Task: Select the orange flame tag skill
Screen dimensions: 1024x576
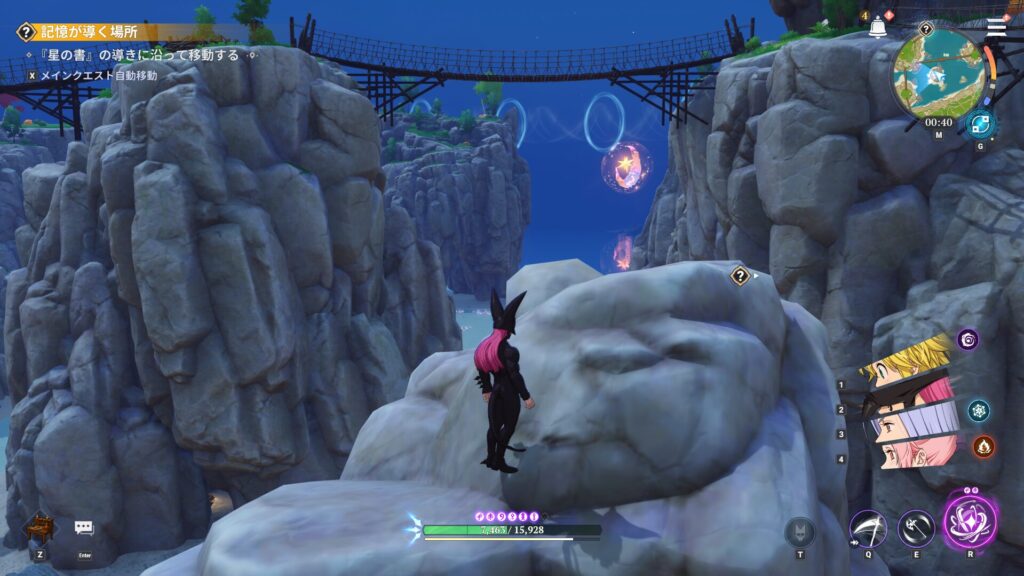Action: point(983,446)
